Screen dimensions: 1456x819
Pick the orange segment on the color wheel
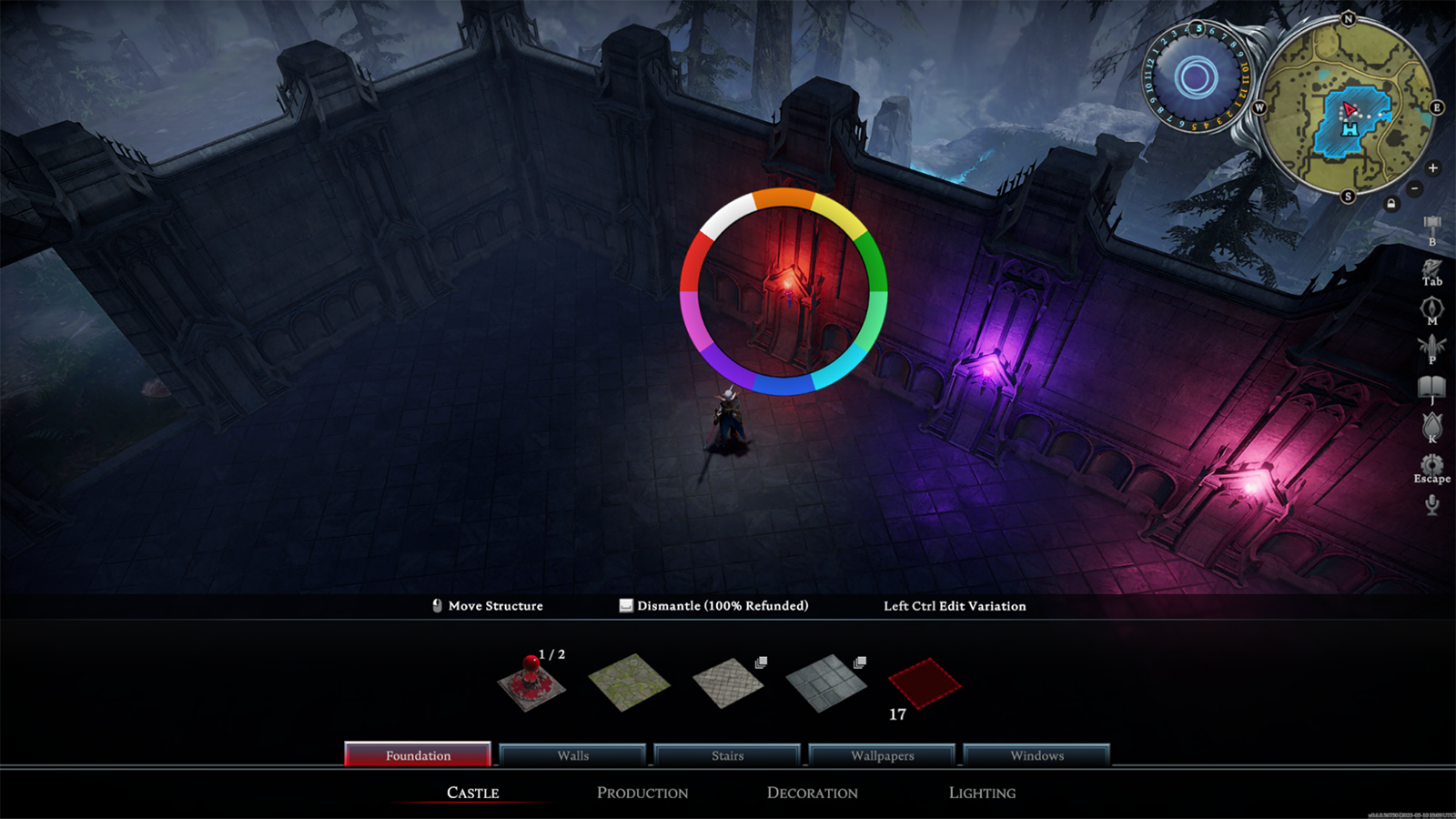coord(783,197)
